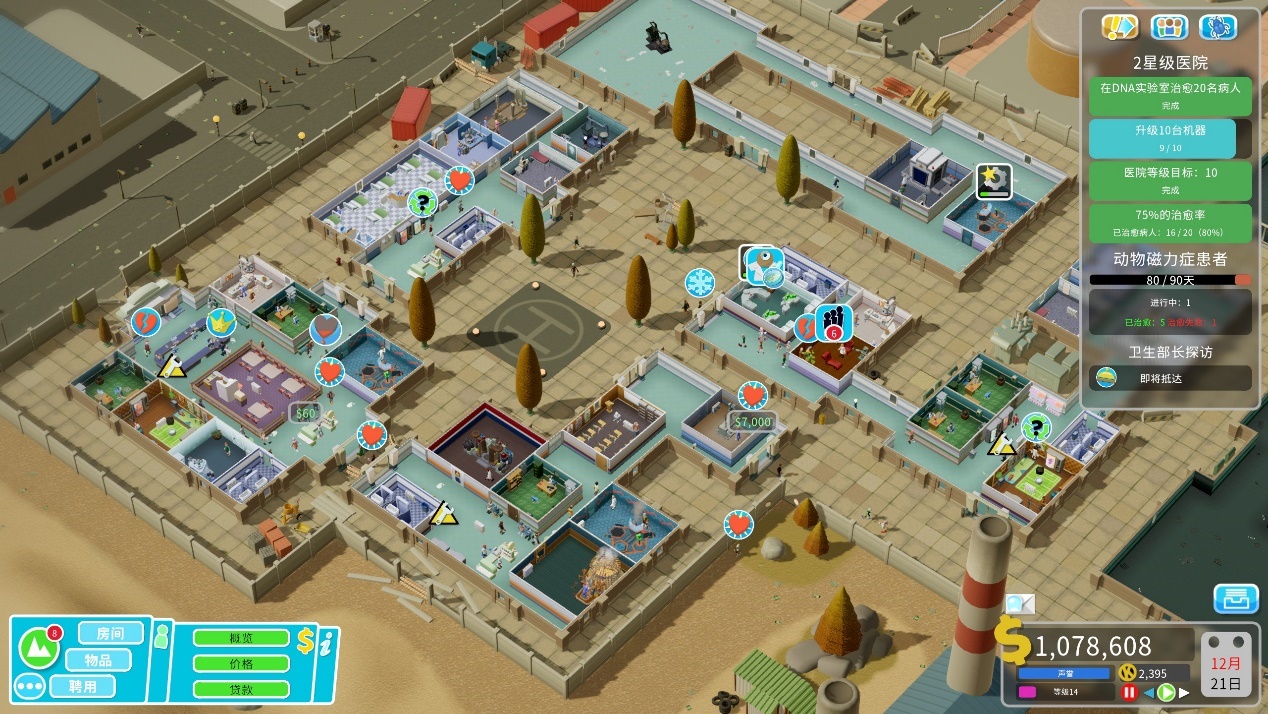Viewport: 1268px width, 714px height.
Task: Open the 物品 (Items) menu
Action: (x=97, y=660)
